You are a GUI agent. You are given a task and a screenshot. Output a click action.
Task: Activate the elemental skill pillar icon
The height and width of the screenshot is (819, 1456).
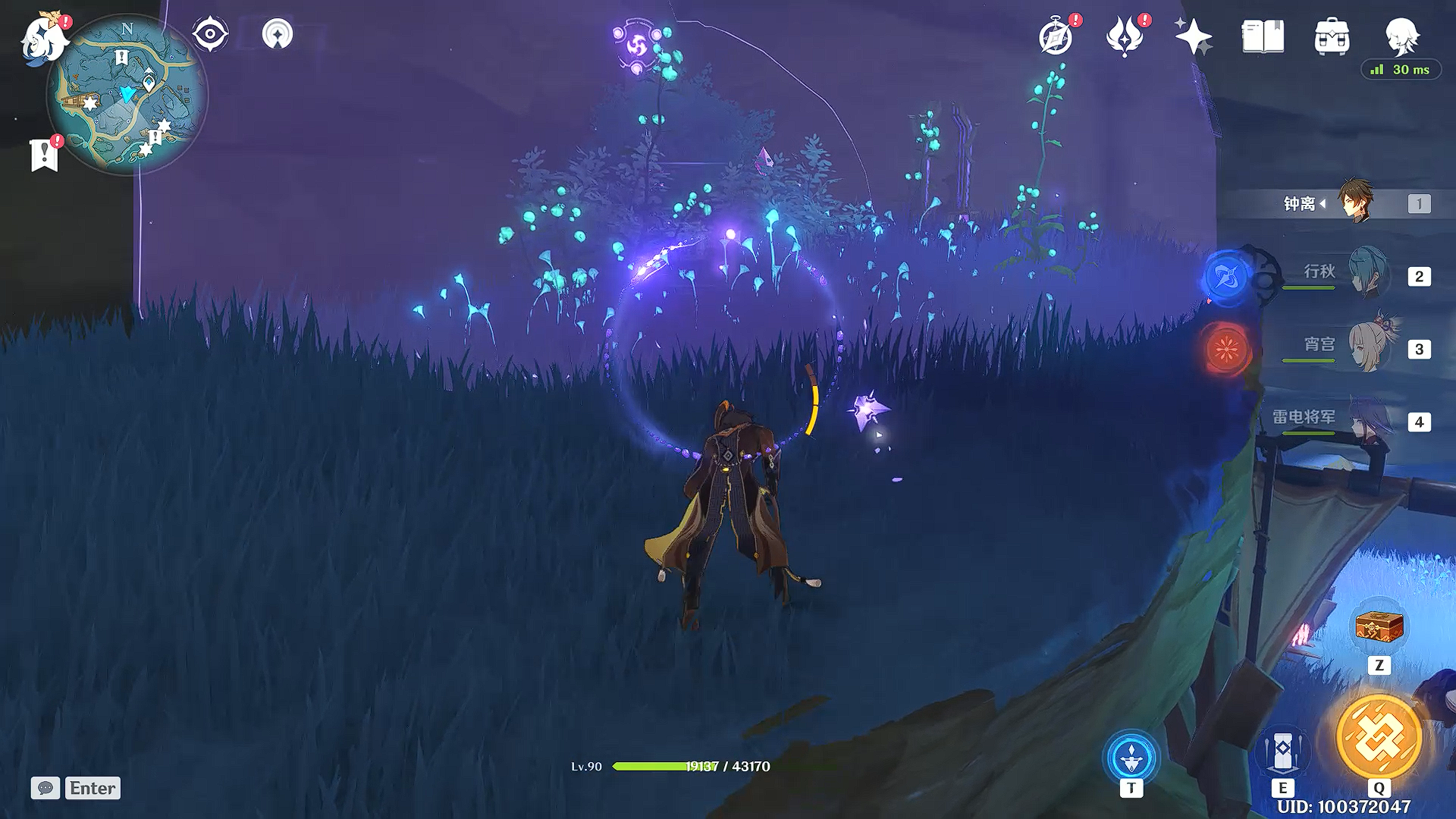(x=1282, y=750)
